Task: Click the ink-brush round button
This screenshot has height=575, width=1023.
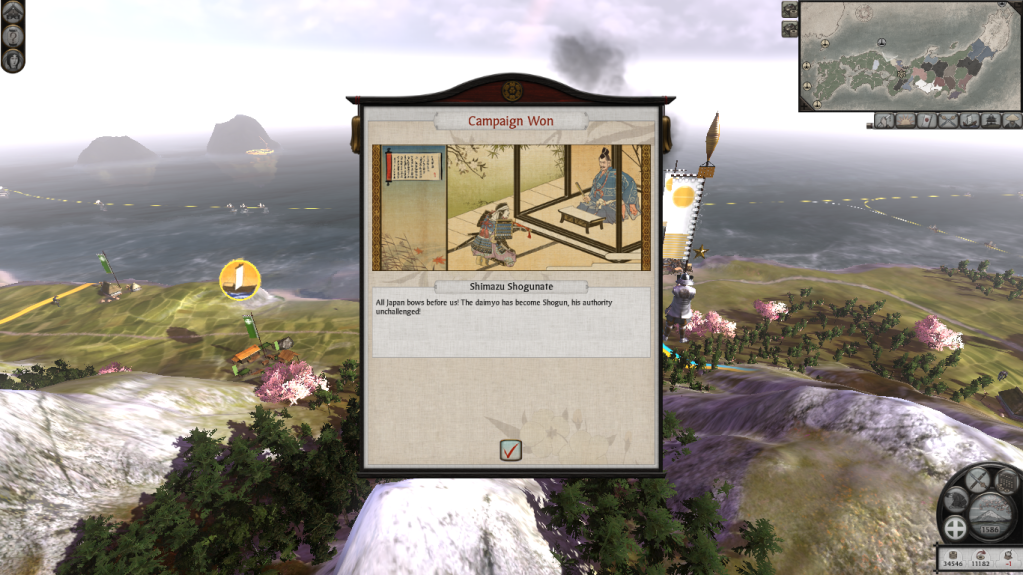Action: click(955, 499)
